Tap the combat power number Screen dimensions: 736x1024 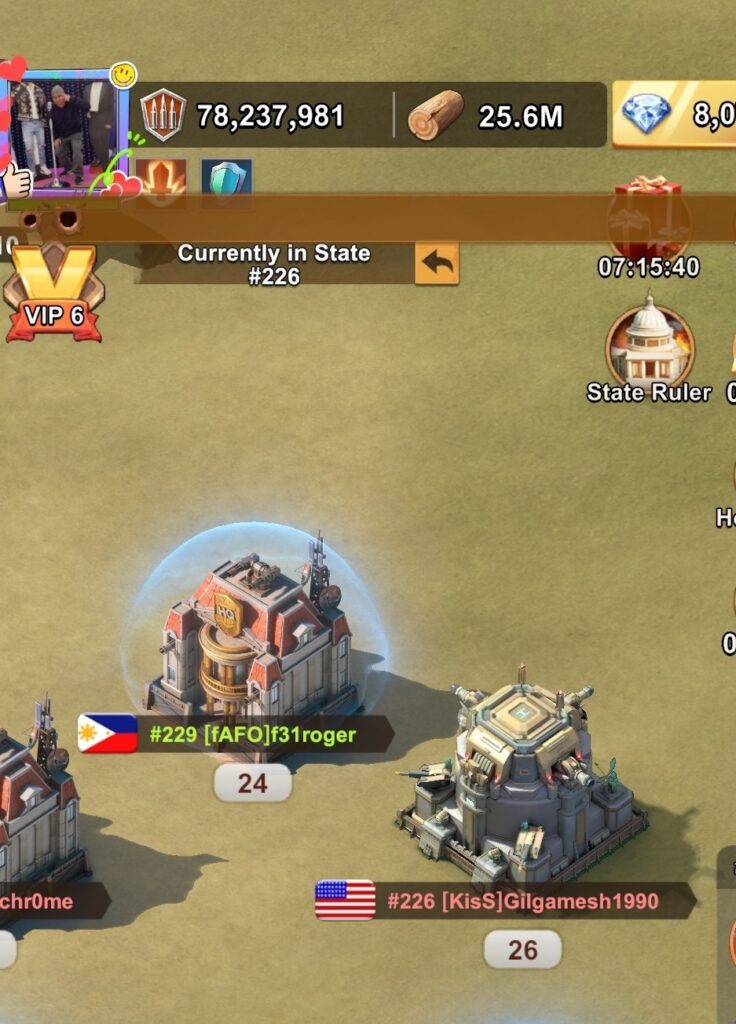(x=270, y=116)
